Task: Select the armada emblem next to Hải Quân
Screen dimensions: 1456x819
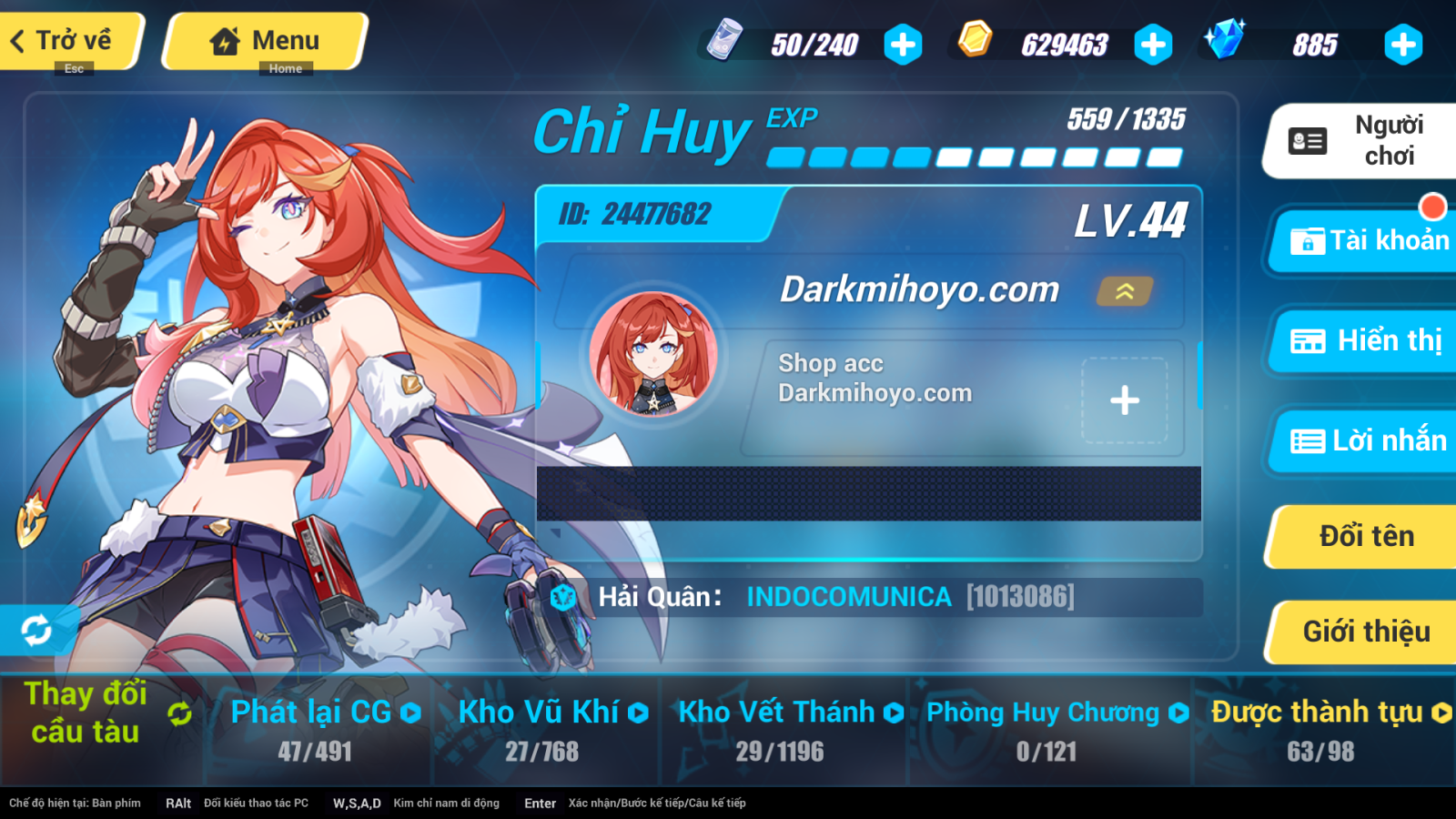Action: [x=565, y=596]
